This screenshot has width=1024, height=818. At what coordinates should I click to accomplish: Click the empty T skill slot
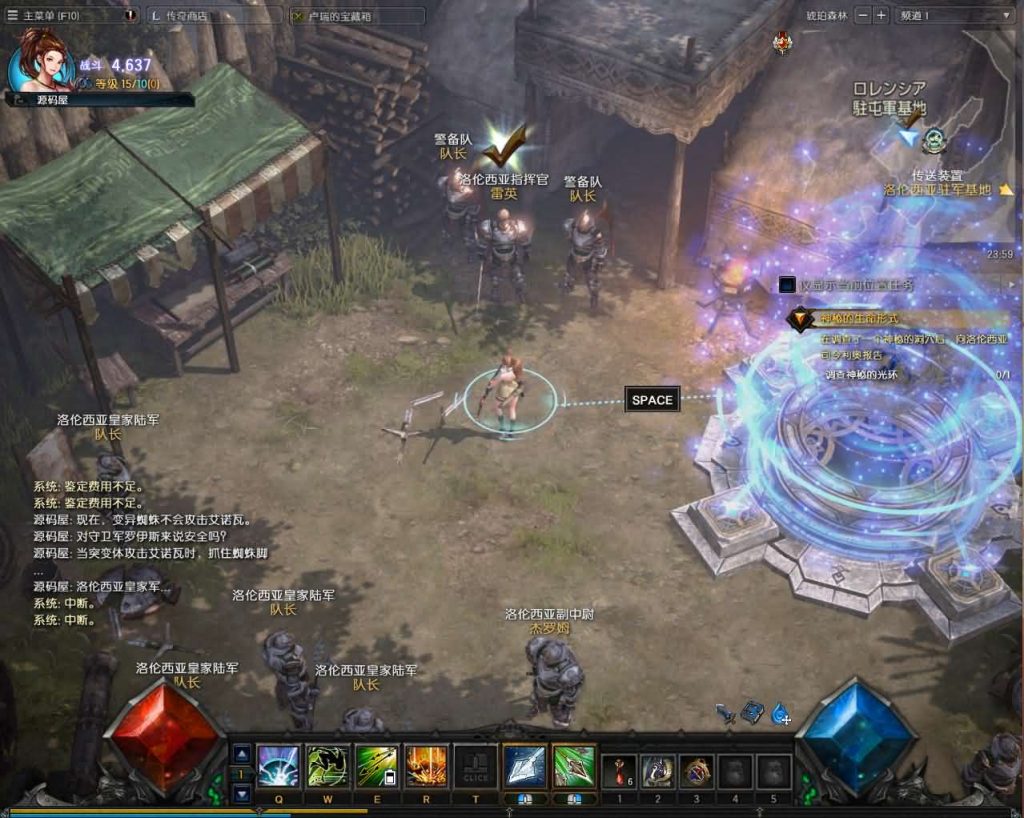(475, 767)
